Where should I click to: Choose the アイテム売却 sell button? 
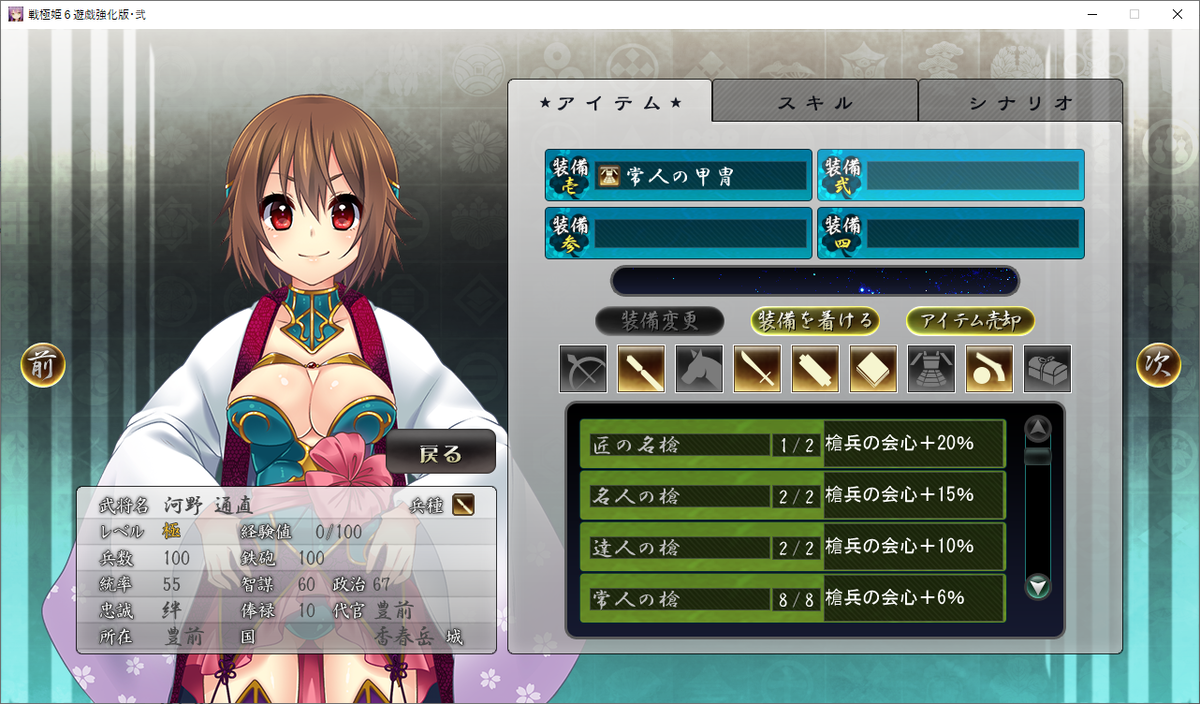(x=970, y=320)
